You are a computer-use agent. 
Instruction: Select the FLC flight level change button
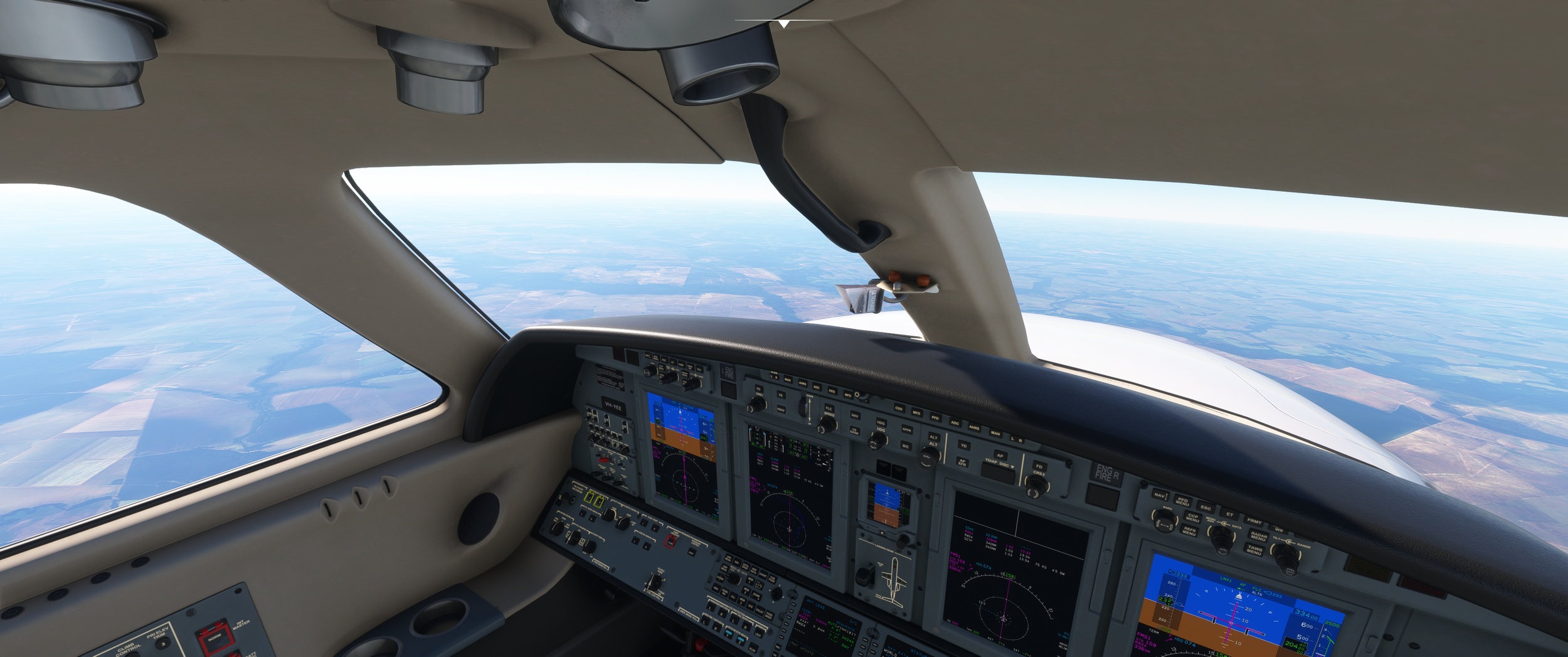pyautogui.click(x=829, y=409)
